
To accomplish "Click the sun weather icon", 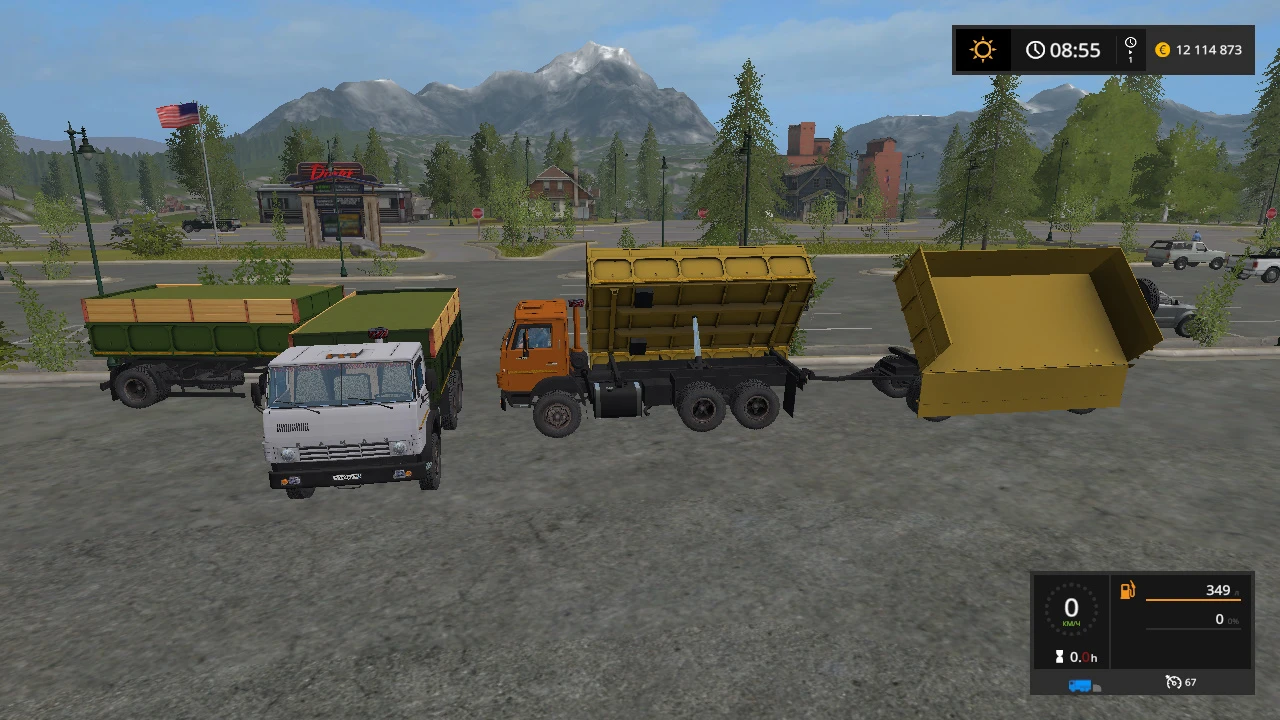I will pyautogui.click(x=982, y=49).
